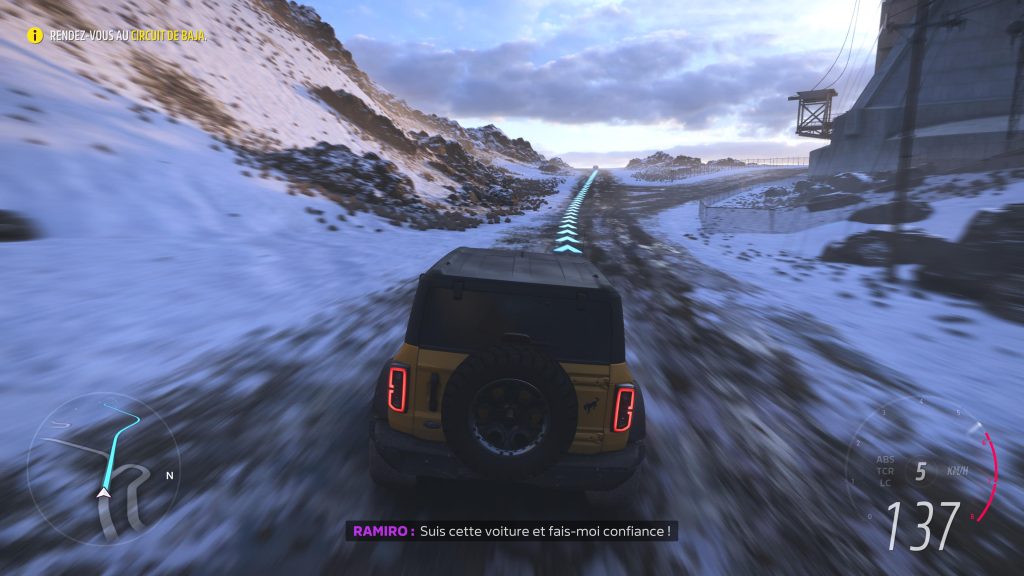The height and width of the screenshot is (576, 1024).
Task: Open the circular minimap
Action: pos(103,468)
